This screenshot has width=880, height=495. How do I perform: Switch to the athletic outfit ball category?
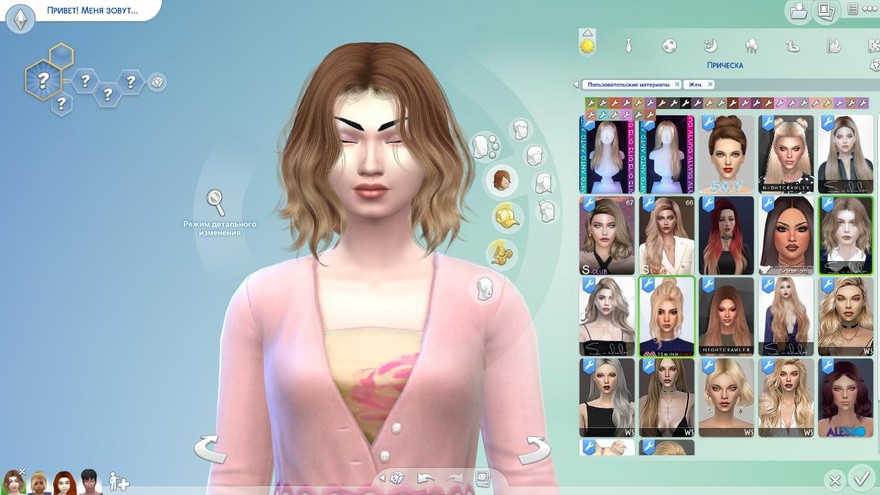click(x=669, y=46)
